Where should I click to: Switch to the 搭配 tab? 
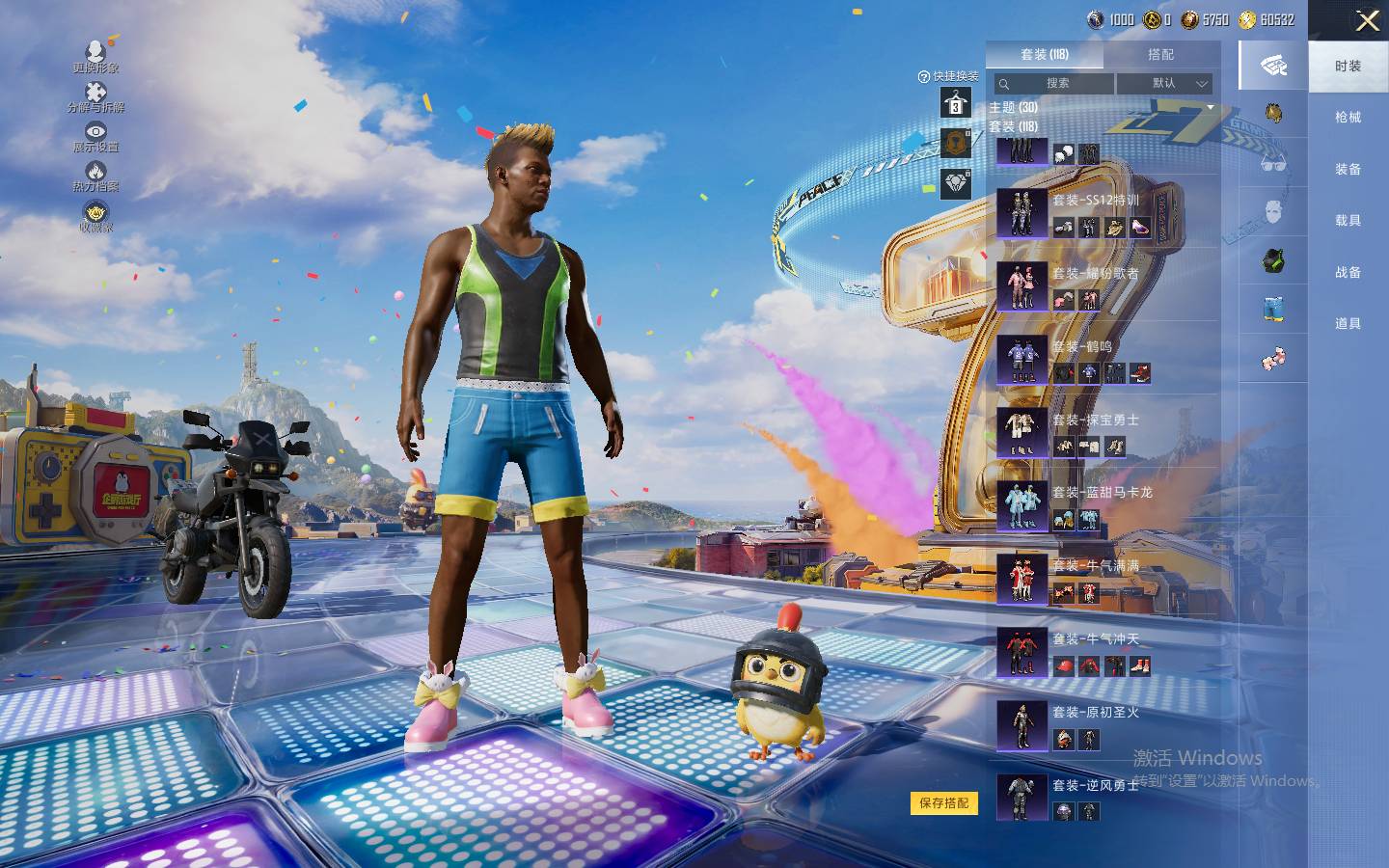pyautogui.click(x=1160, y=55)
